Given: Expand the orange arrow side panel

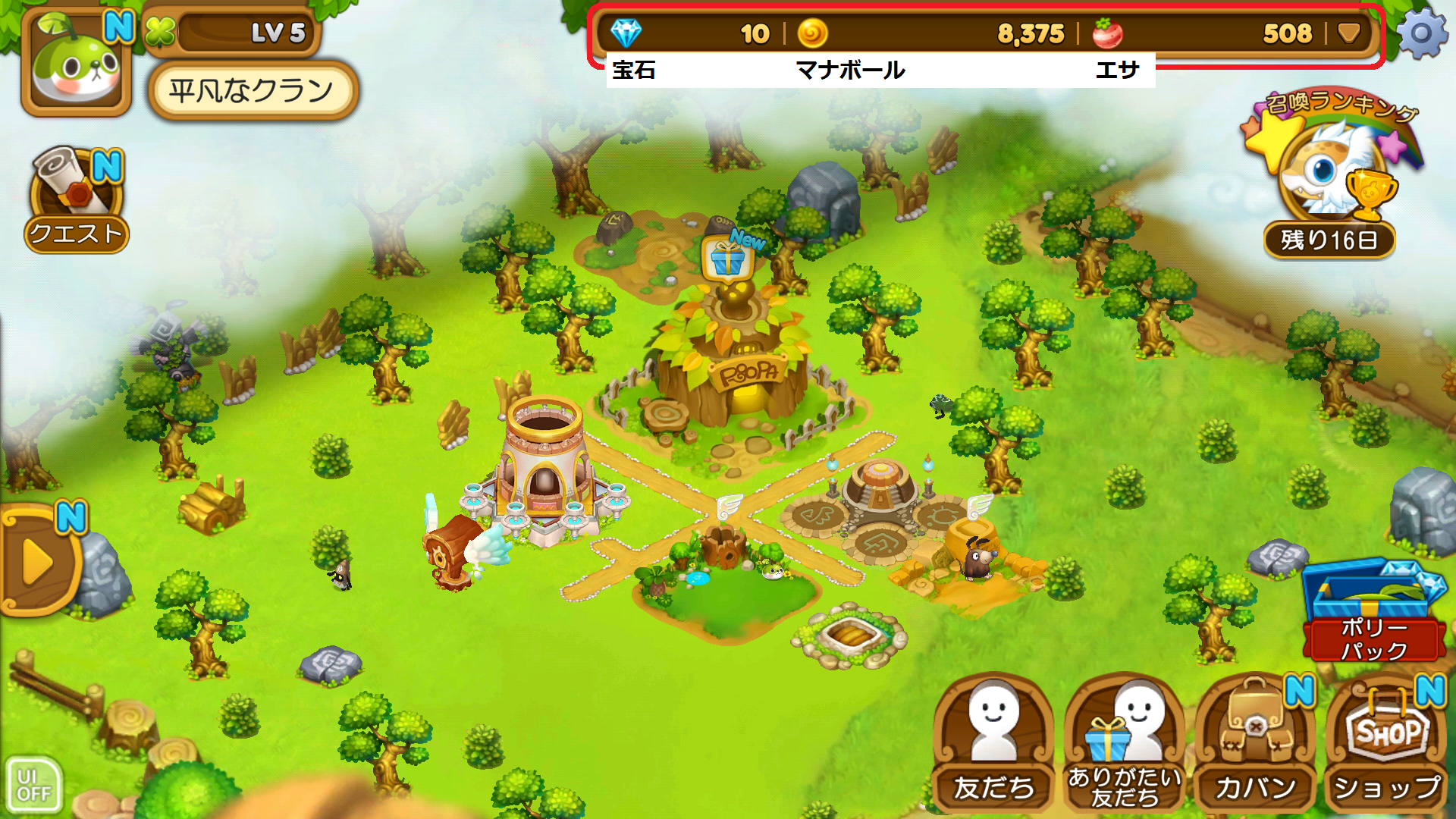Looking at the screenshot, I should 38,563.
